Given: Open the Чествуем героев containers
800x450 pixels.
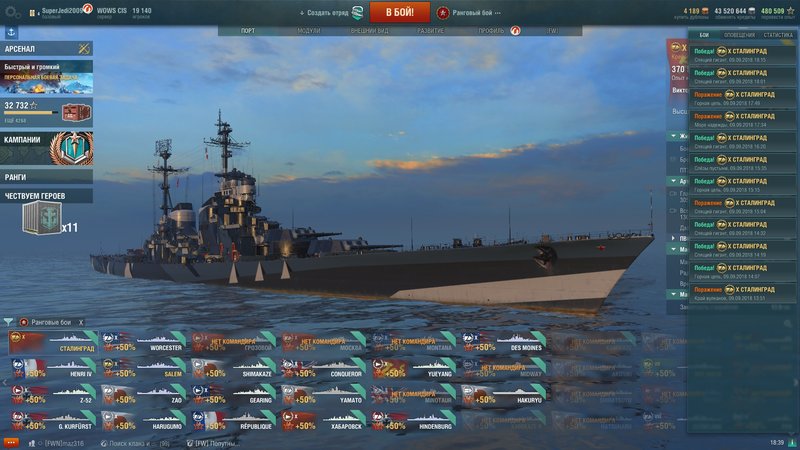Looking at the screenshot, I should coord(46,196).
